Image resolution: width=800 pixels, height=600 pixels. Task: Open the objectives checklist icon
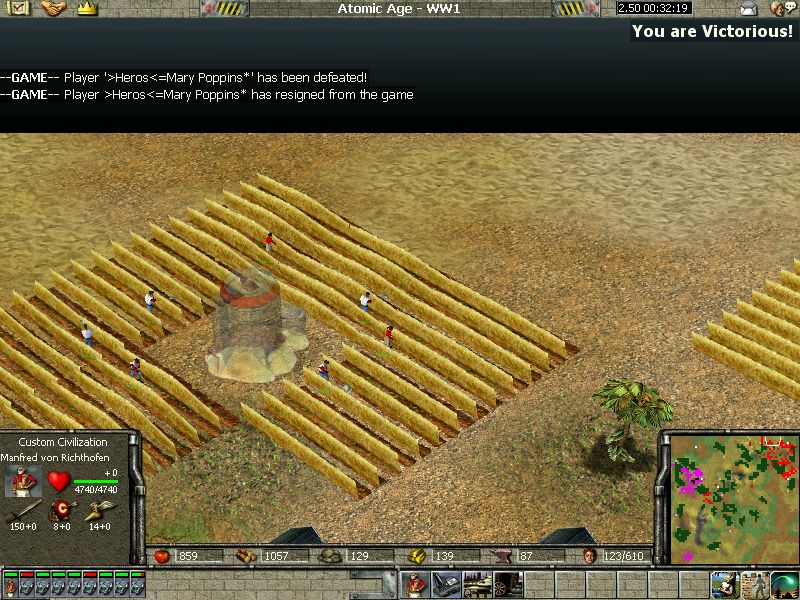tap(20, 8)
